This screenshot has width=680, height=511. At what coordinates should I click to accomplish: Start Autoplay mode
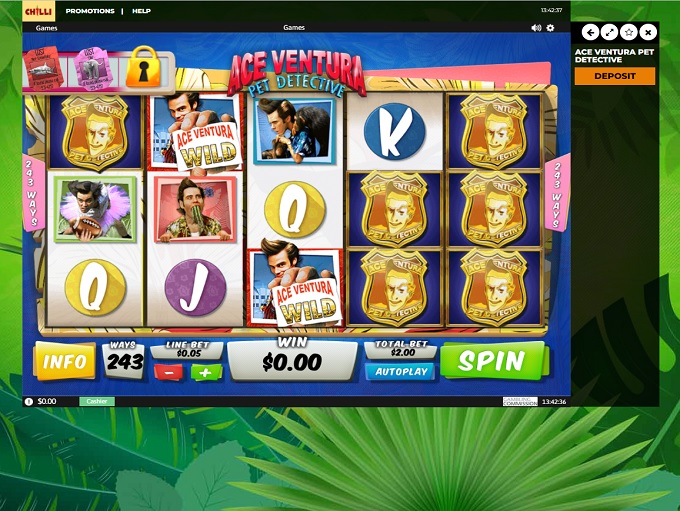point(399,371)
